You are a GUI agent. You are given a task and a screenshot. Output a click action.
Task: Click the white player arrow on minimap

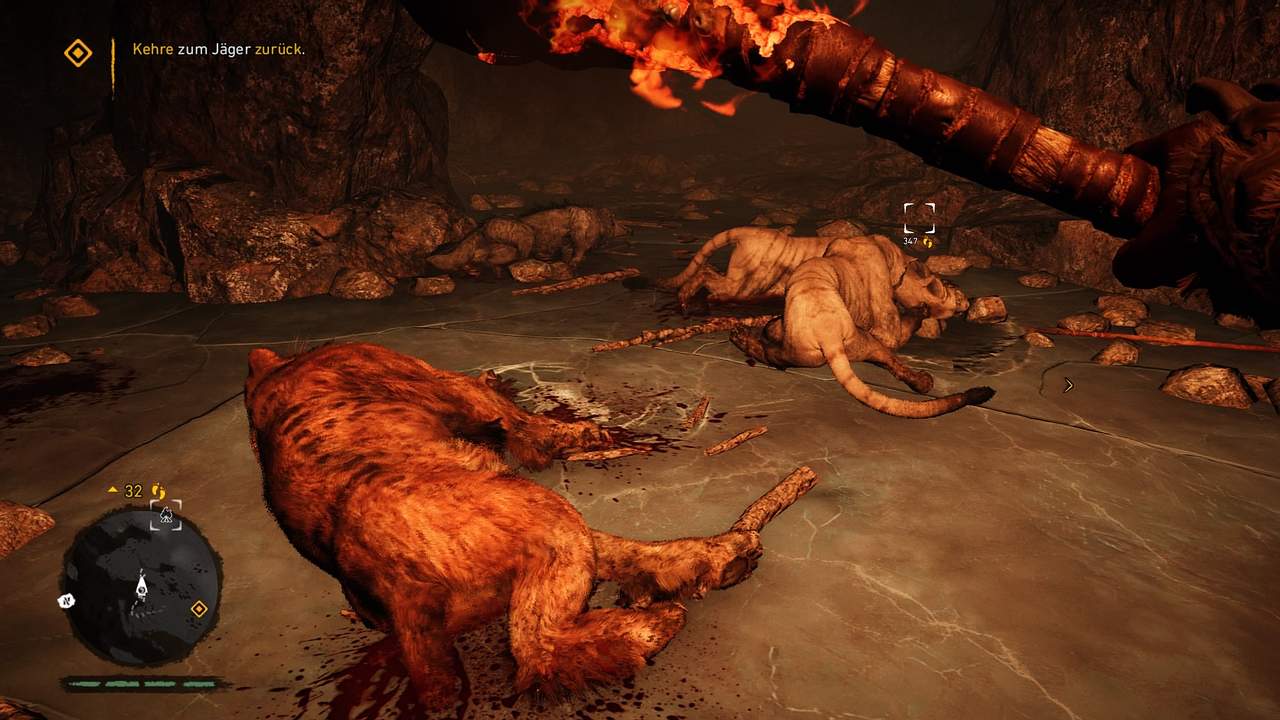pyautogui.click(x=141, y=586)
